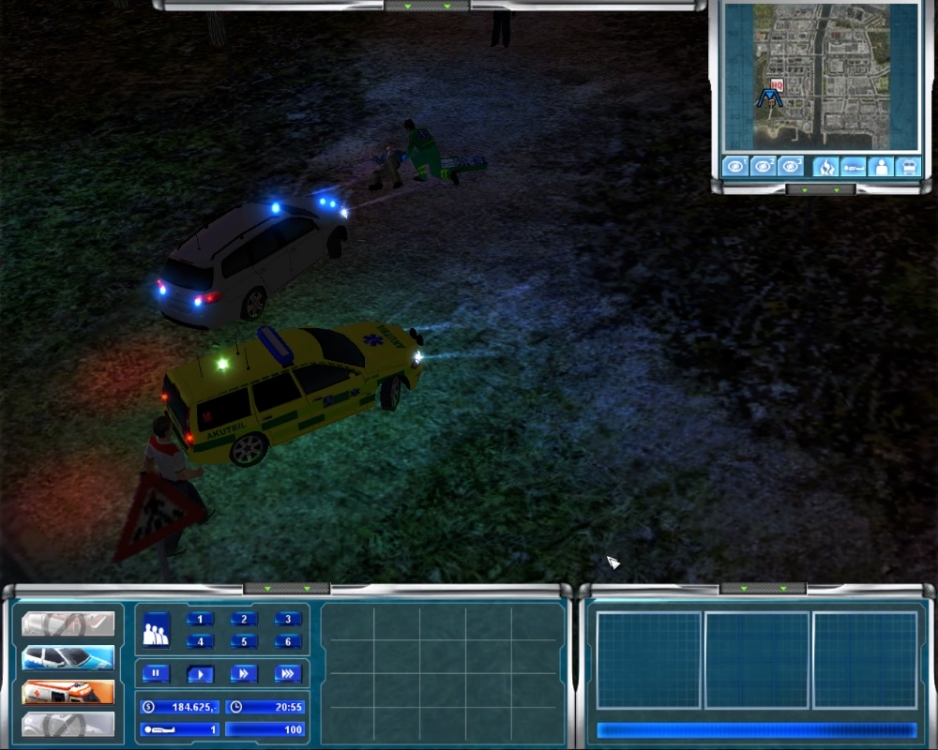Set game speed to normal play
The width and height of the screenshot is (938, 750).
click(x=200, y=674)
